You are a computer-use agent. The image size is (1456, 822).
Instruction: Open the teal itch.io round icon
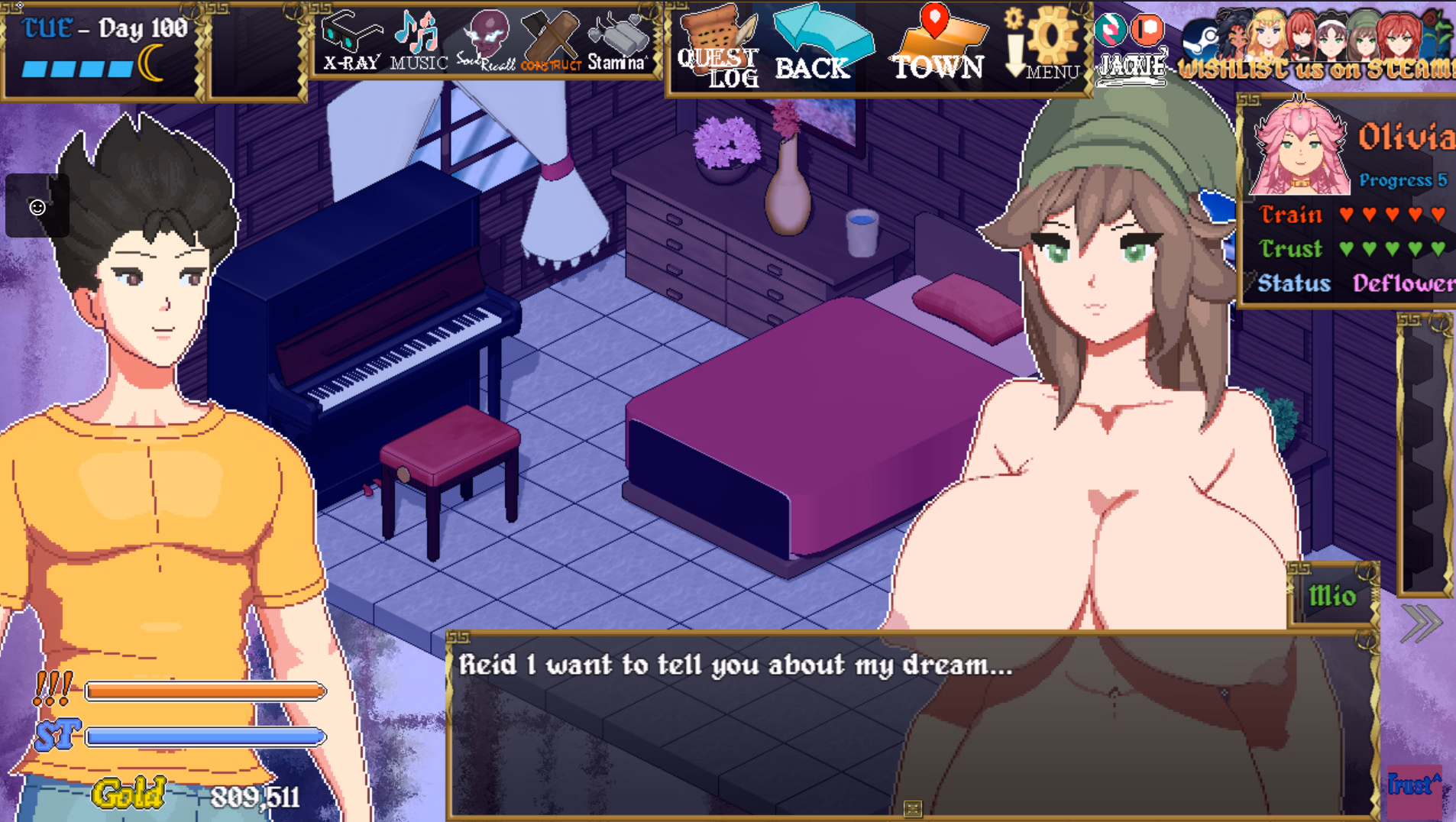(x=1110, y=30)
